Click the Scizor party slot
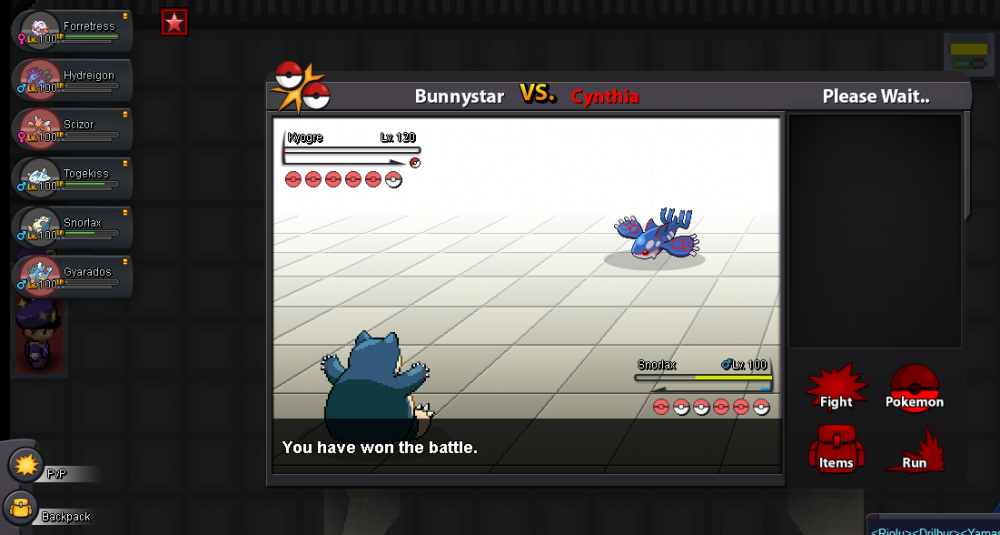 point(70,128)
